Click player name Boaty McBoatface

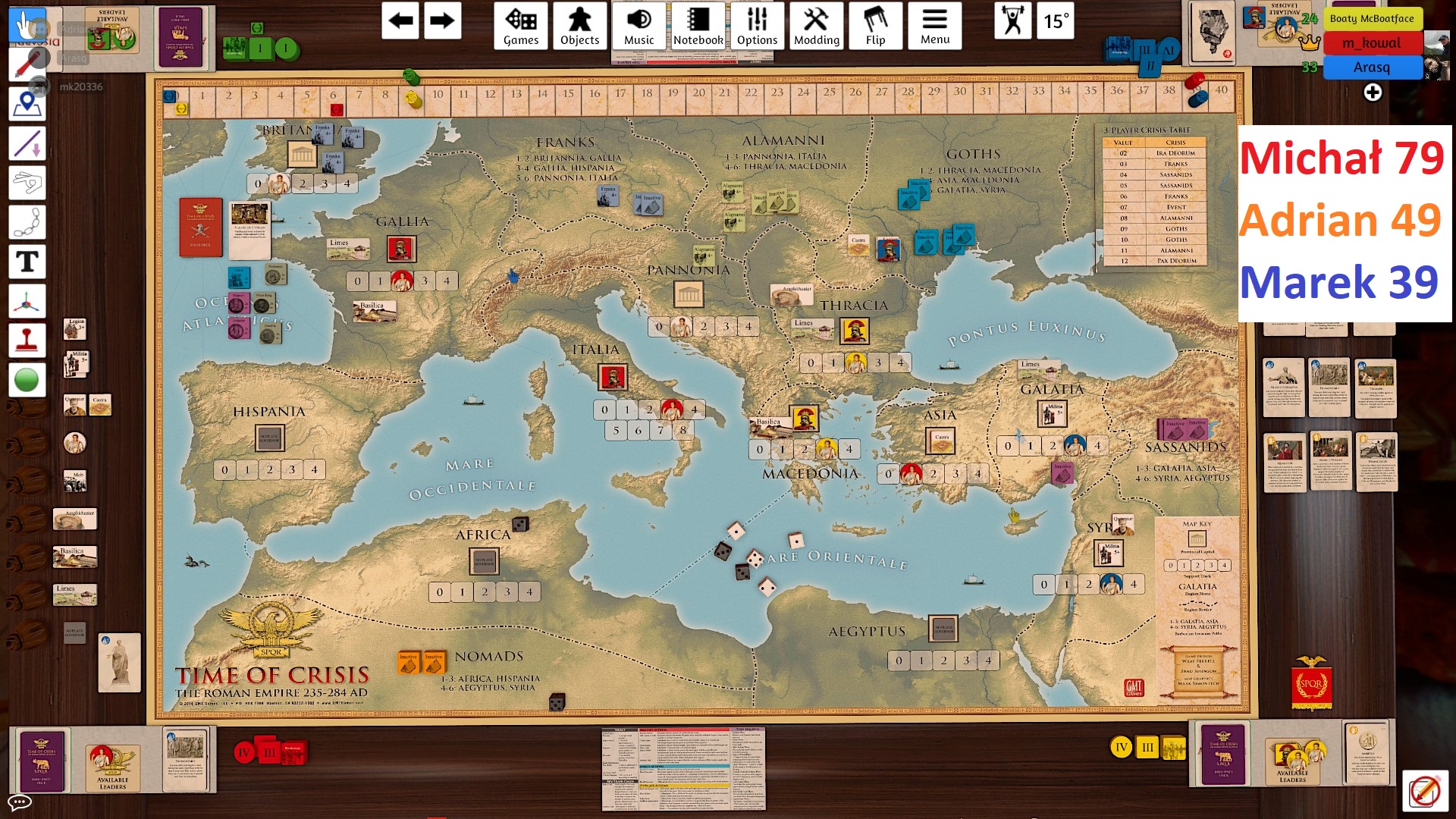1372,18
